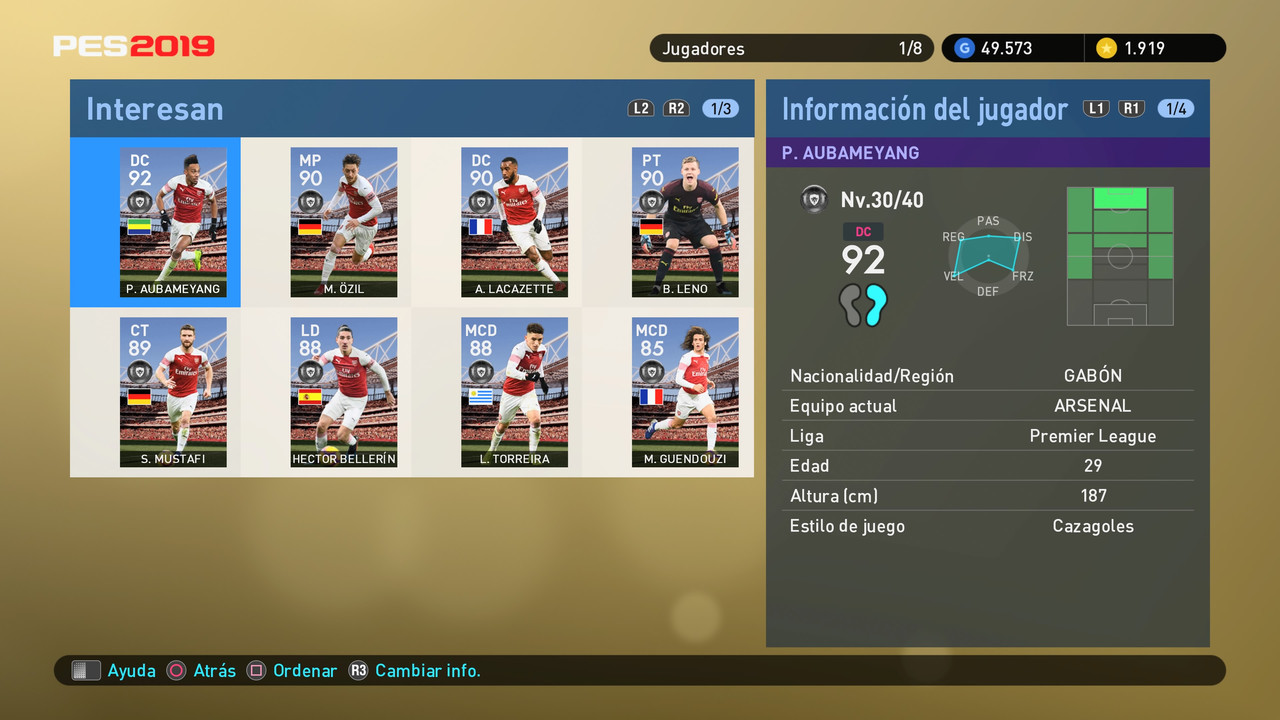Click the 1/4 indicator in player info panel
This screenshot has width=1280, height=720.
click(x=1176, y=108)
